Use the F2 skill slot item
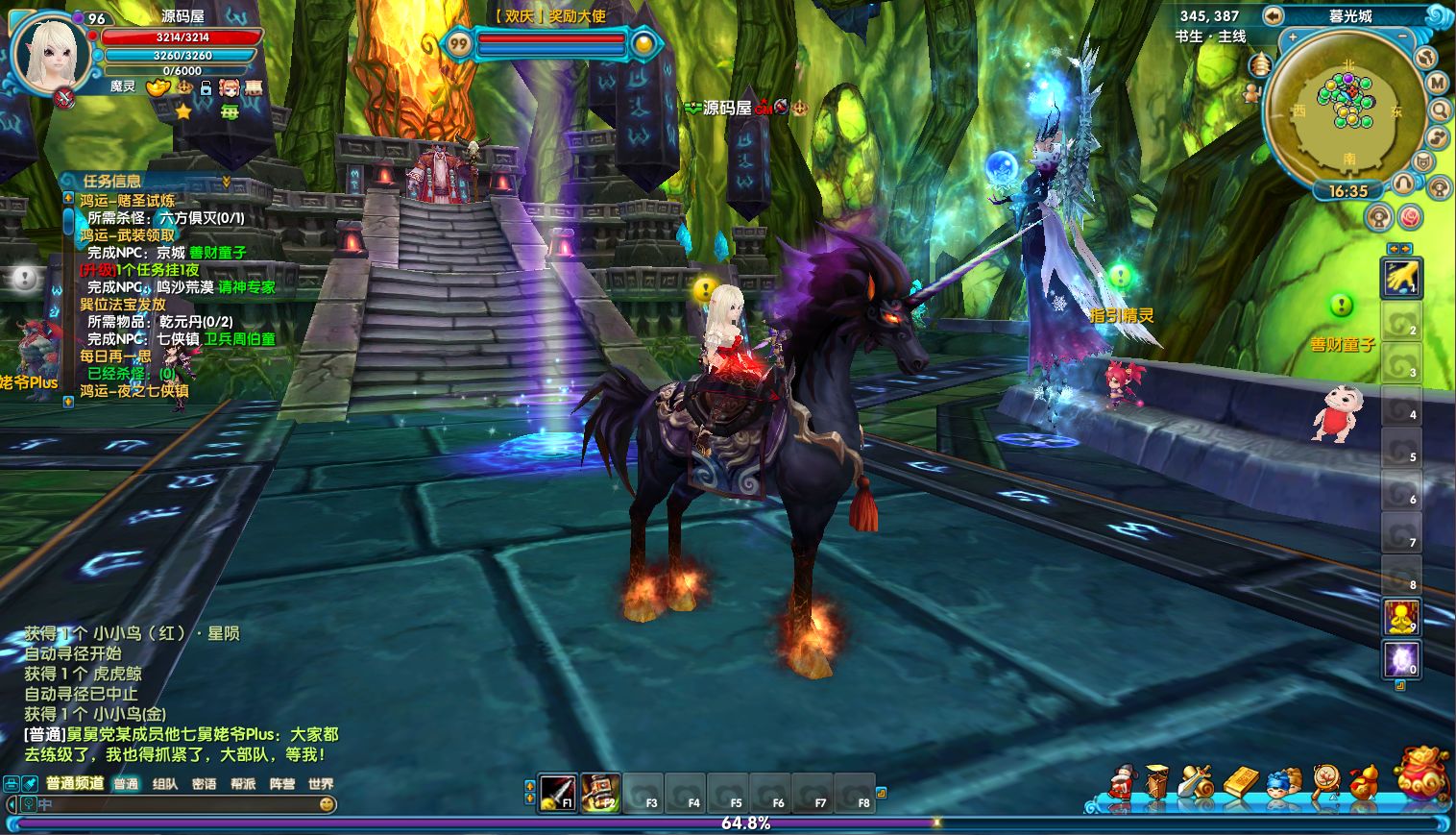This screenshot has height=835, width=1456. [x=600, y=793]
